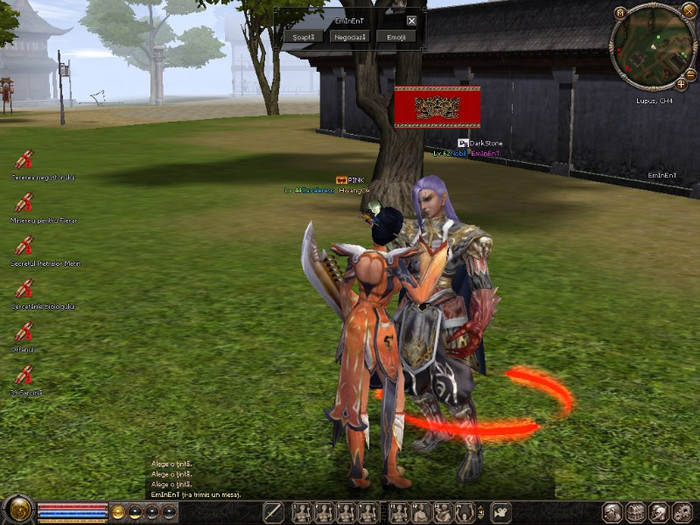Viewport: 700px width, 525px height.
Task: Open trade with the Negociază button
Action: coord(350,36)
